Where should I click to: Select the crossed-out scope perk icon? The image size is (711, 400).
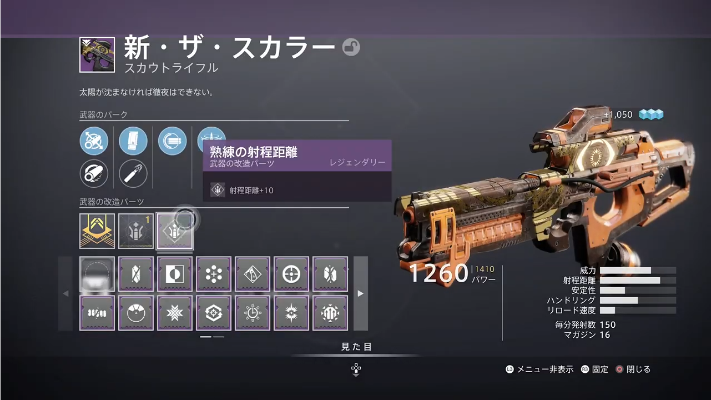(93, 141)
